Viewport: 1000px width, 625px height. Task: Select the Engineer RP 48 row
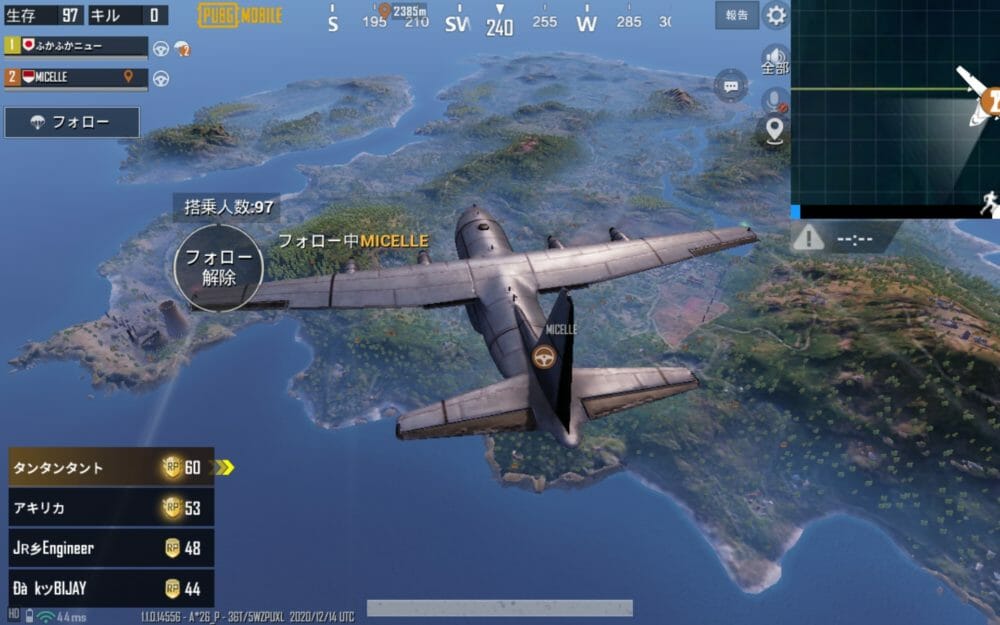pyautogui.click(x=110, y=548)
